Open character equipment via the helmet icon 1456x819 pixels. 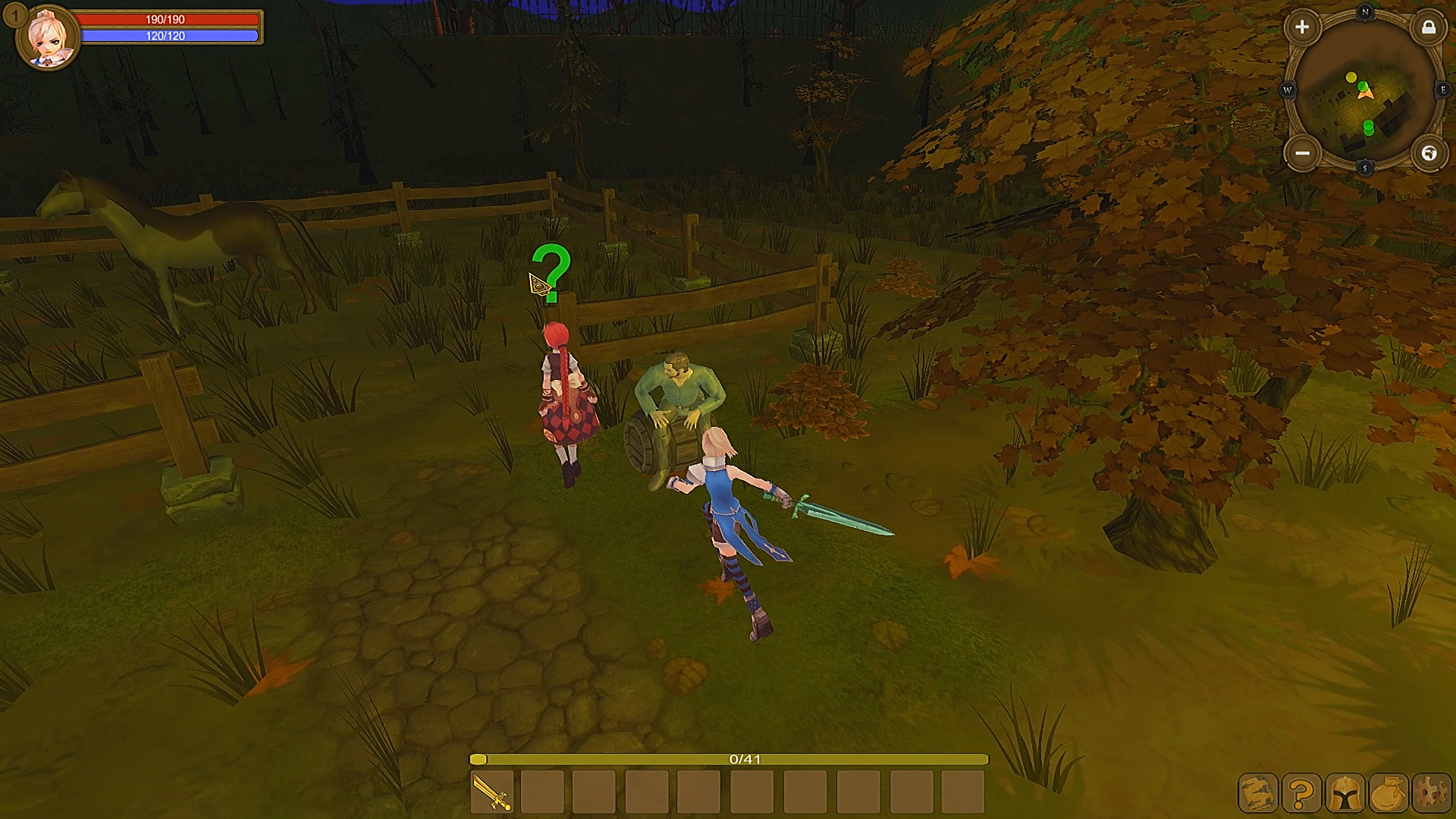click(x=1345, y=793)
